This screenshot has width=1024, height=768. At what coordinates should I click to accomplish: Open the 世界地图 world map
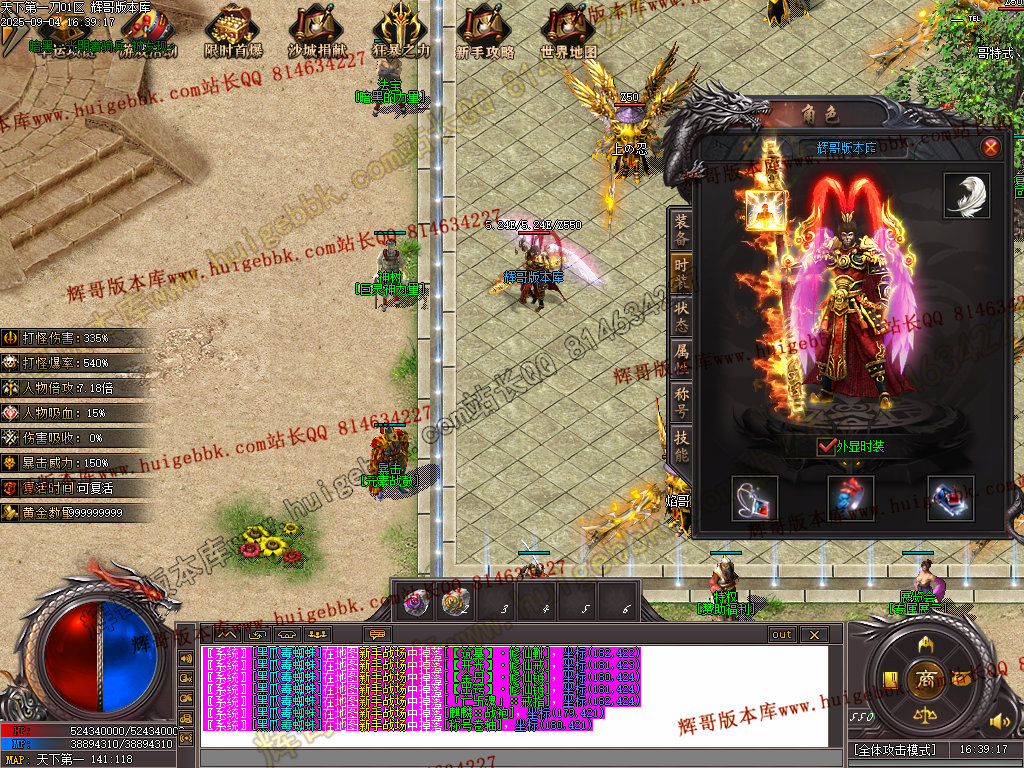click(569, 30)
